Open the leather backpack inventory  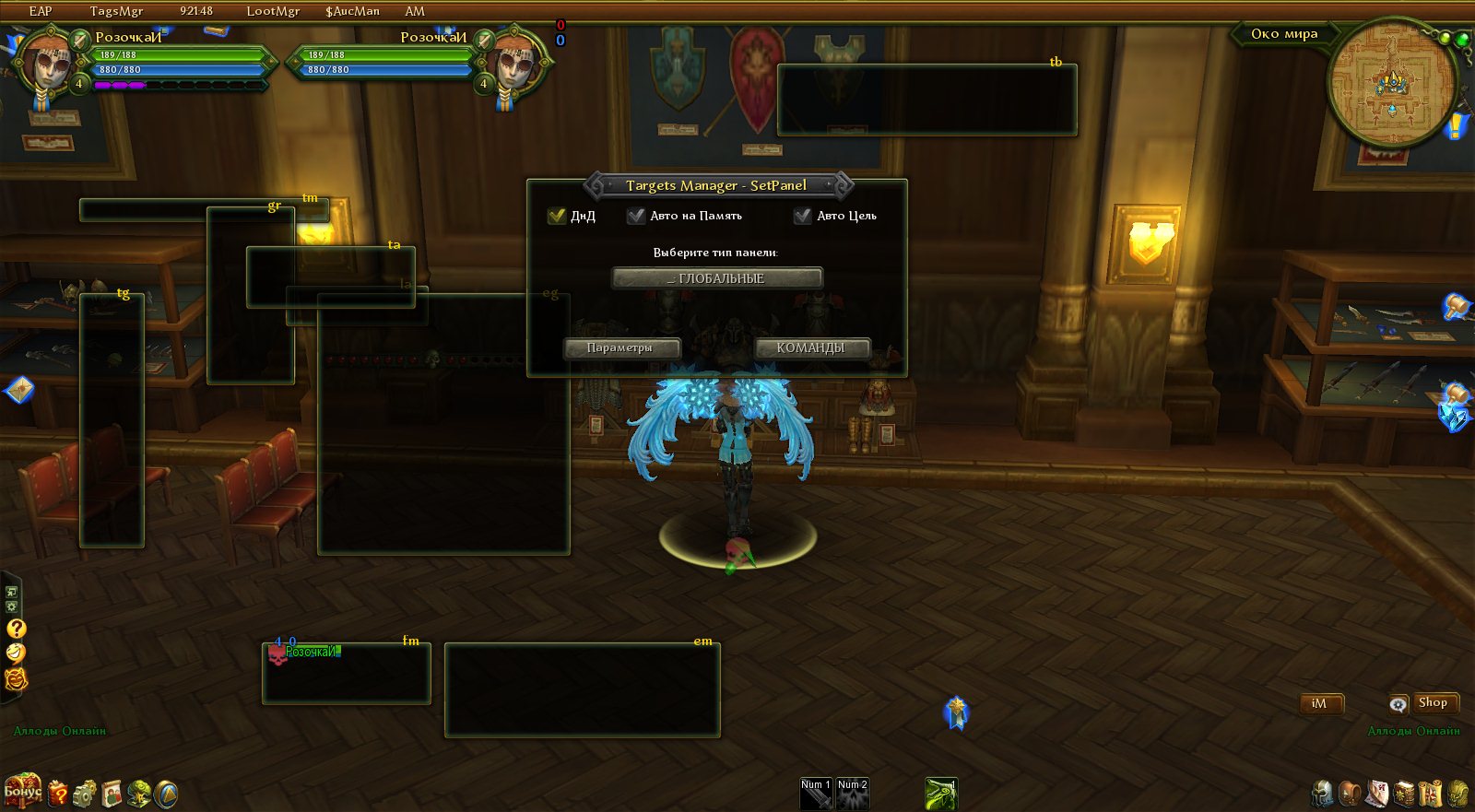[1350, 793]
